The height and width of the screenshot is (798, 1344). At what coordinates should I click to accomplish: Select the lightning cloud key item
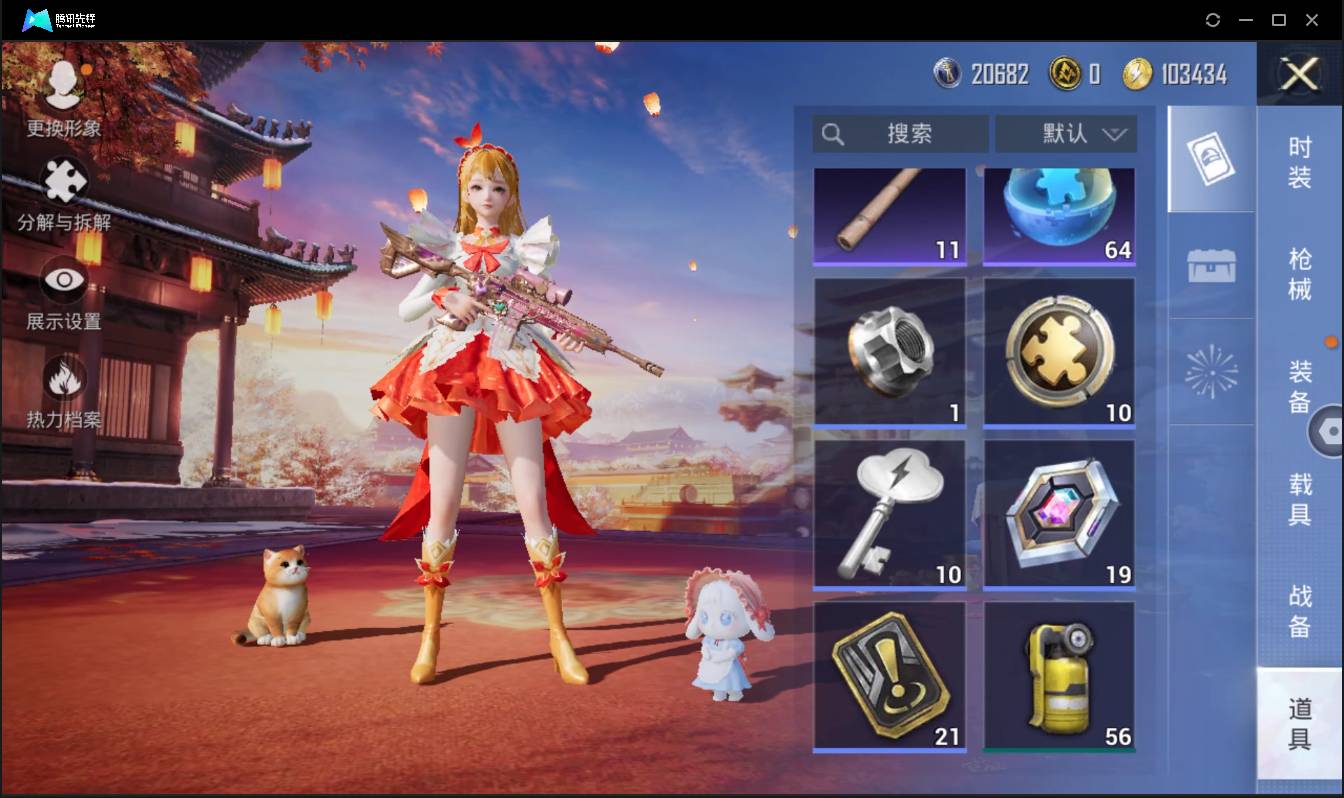pos(889,514)
